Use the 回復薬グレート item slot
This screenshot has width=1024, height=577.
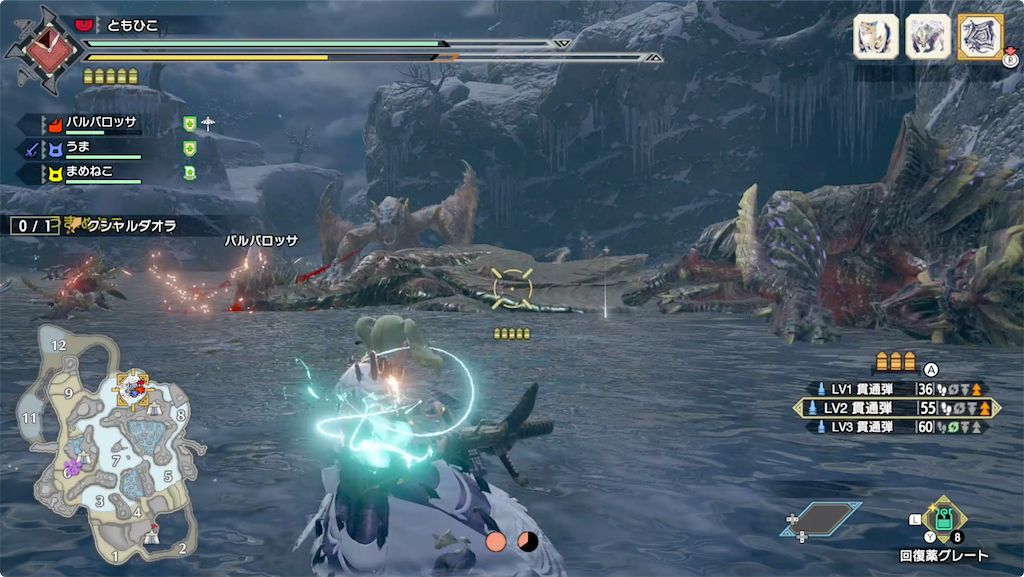tap(943, 520)
